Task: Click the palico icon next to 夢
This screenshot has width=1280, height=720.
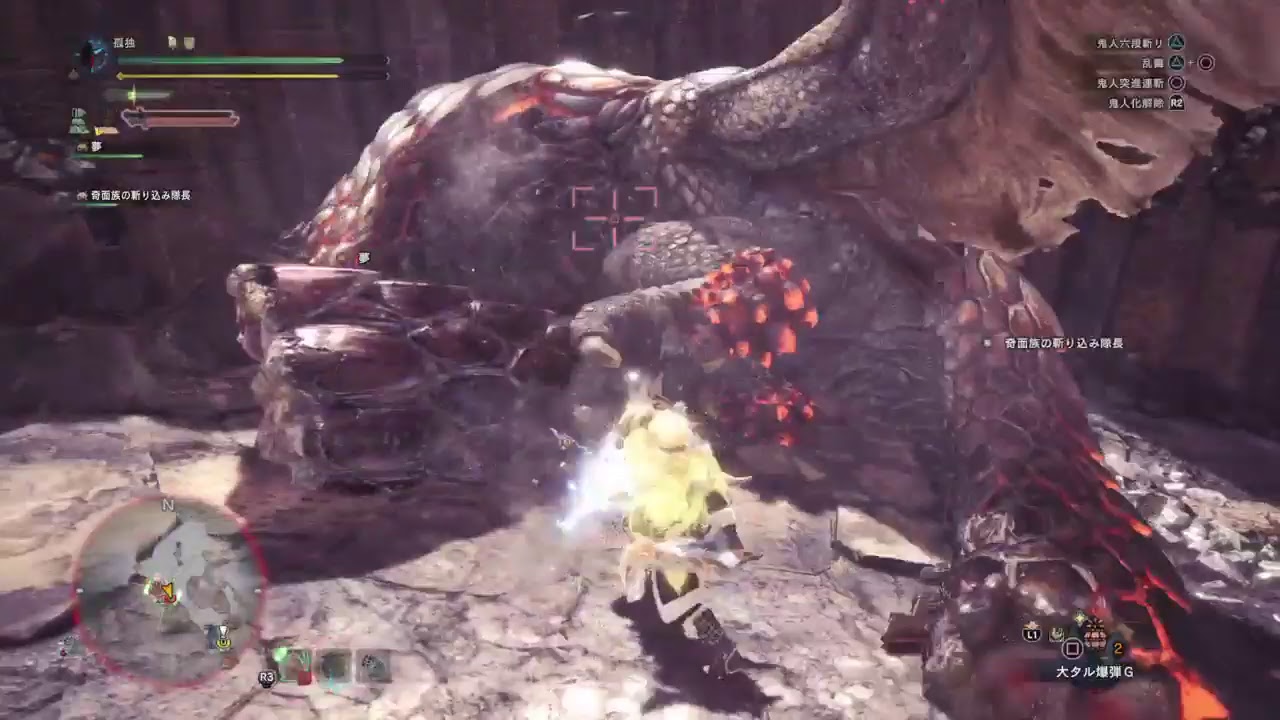Action: [82, 147]
